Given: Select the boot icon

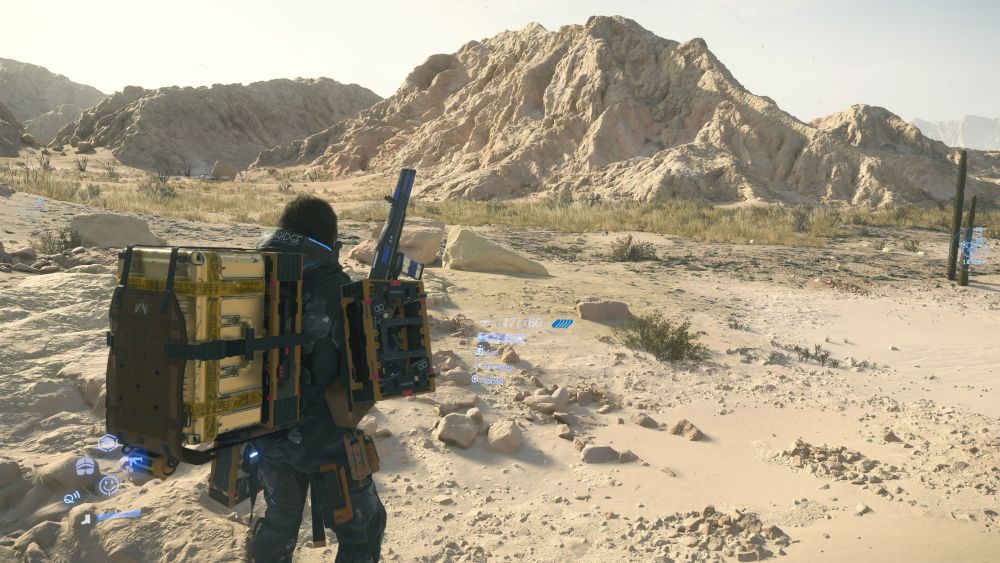Looking at the screenshot, I should [87, 519].
